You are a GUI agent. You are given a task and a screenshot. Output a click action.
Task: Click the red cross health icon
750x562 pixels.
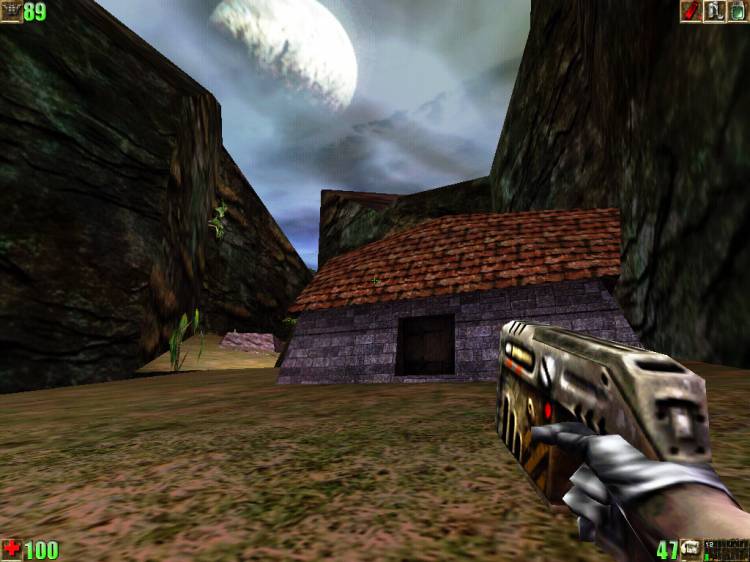[11, 549]
